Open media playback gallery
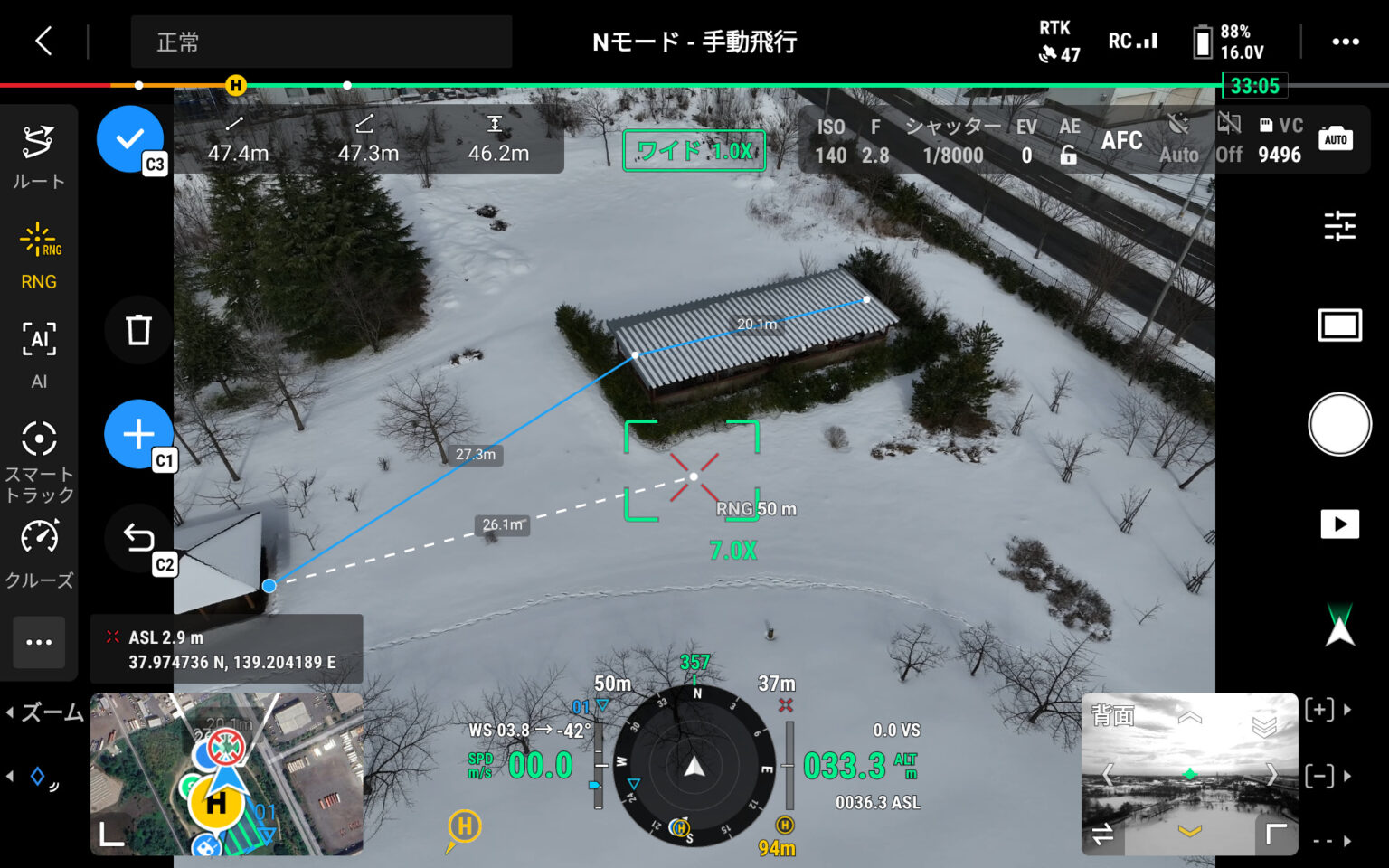Screen dimensions: 1389x868 1339,524
